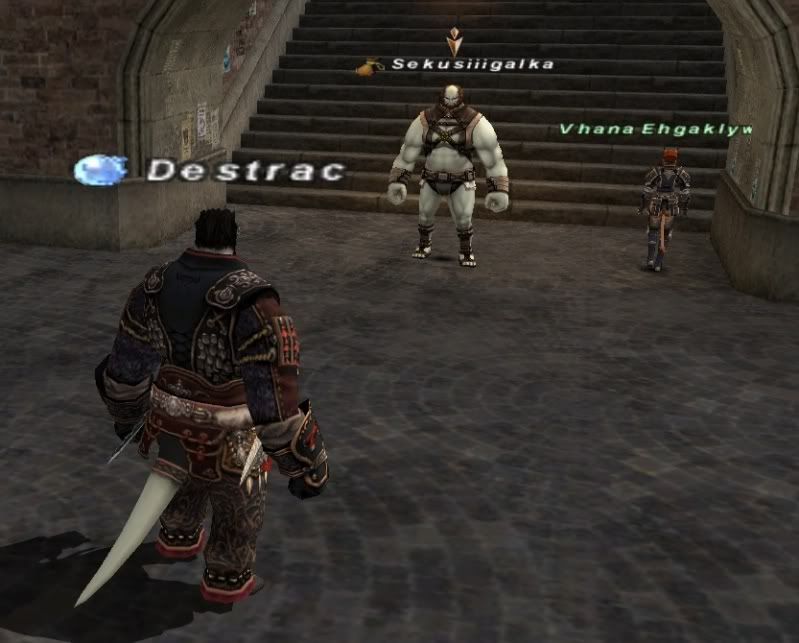Target the Vhana Ehgaklyw nameplate
The width and height of the screenshot is (799, 643).
[654, 129]
